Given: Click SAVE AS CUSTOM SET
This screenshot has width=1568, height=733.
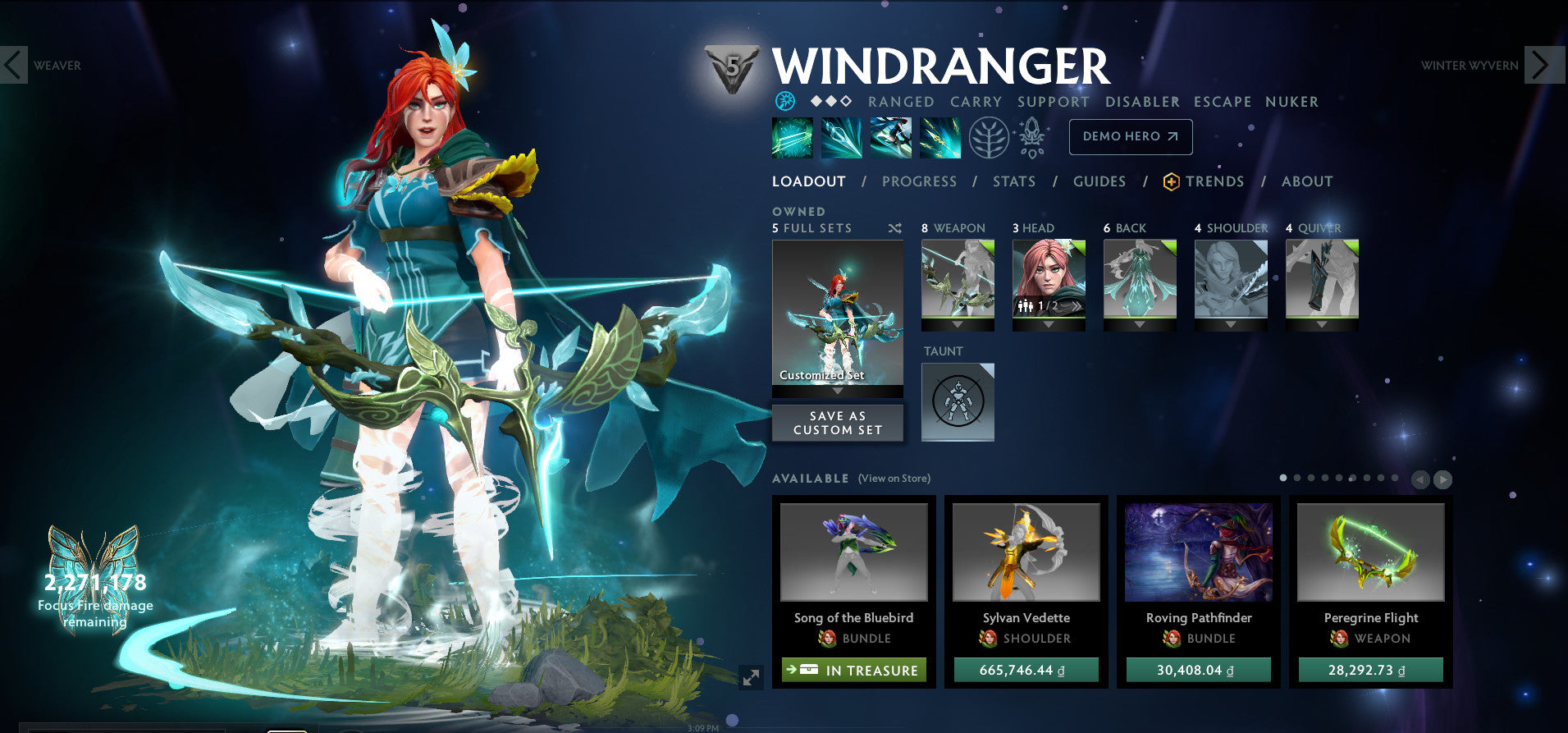Looking at the screenshot, I should [837, 422].
